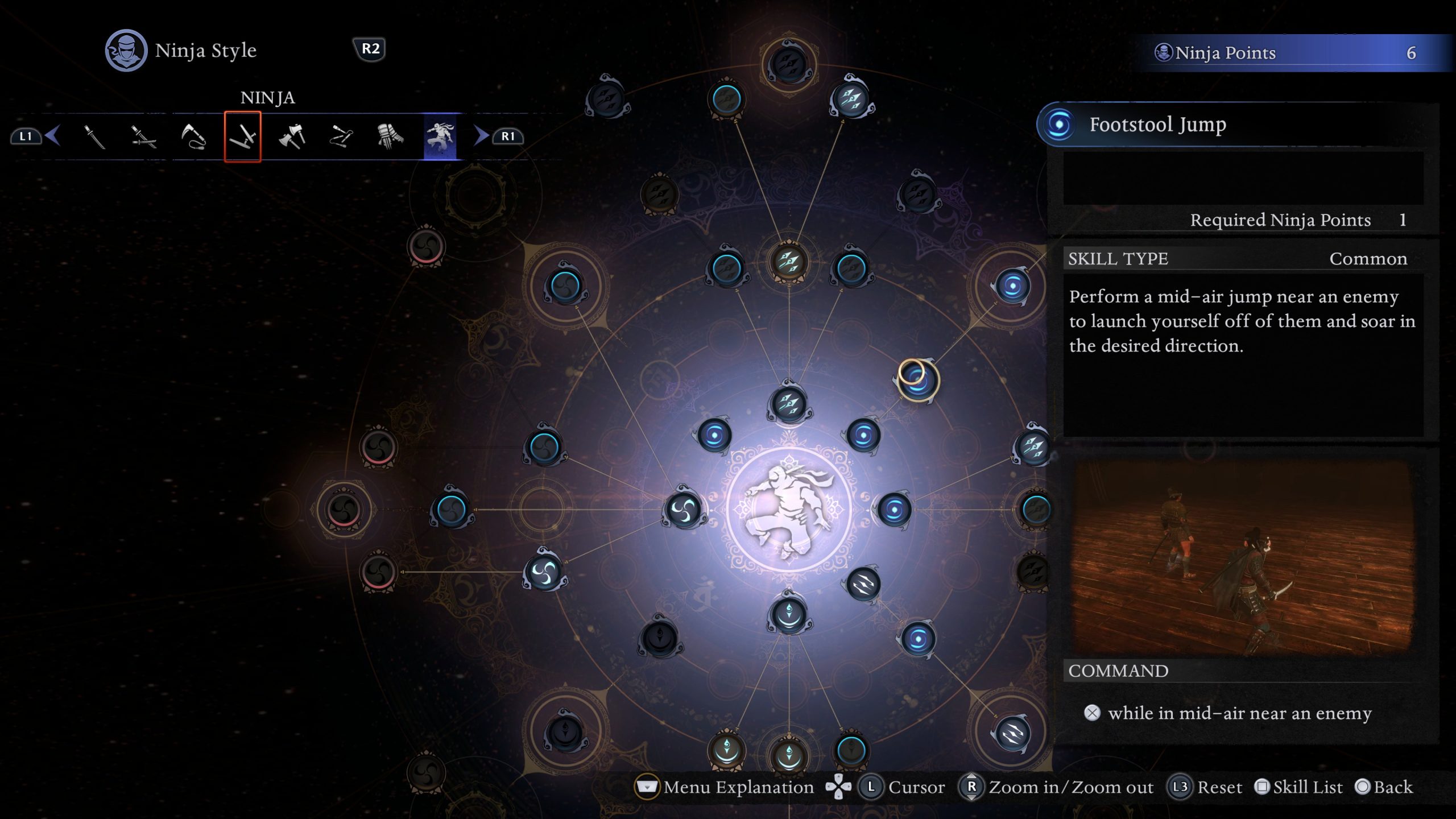
Task: Open the clawed gauntlets weapon tab
Action: [x=390, y=136]
